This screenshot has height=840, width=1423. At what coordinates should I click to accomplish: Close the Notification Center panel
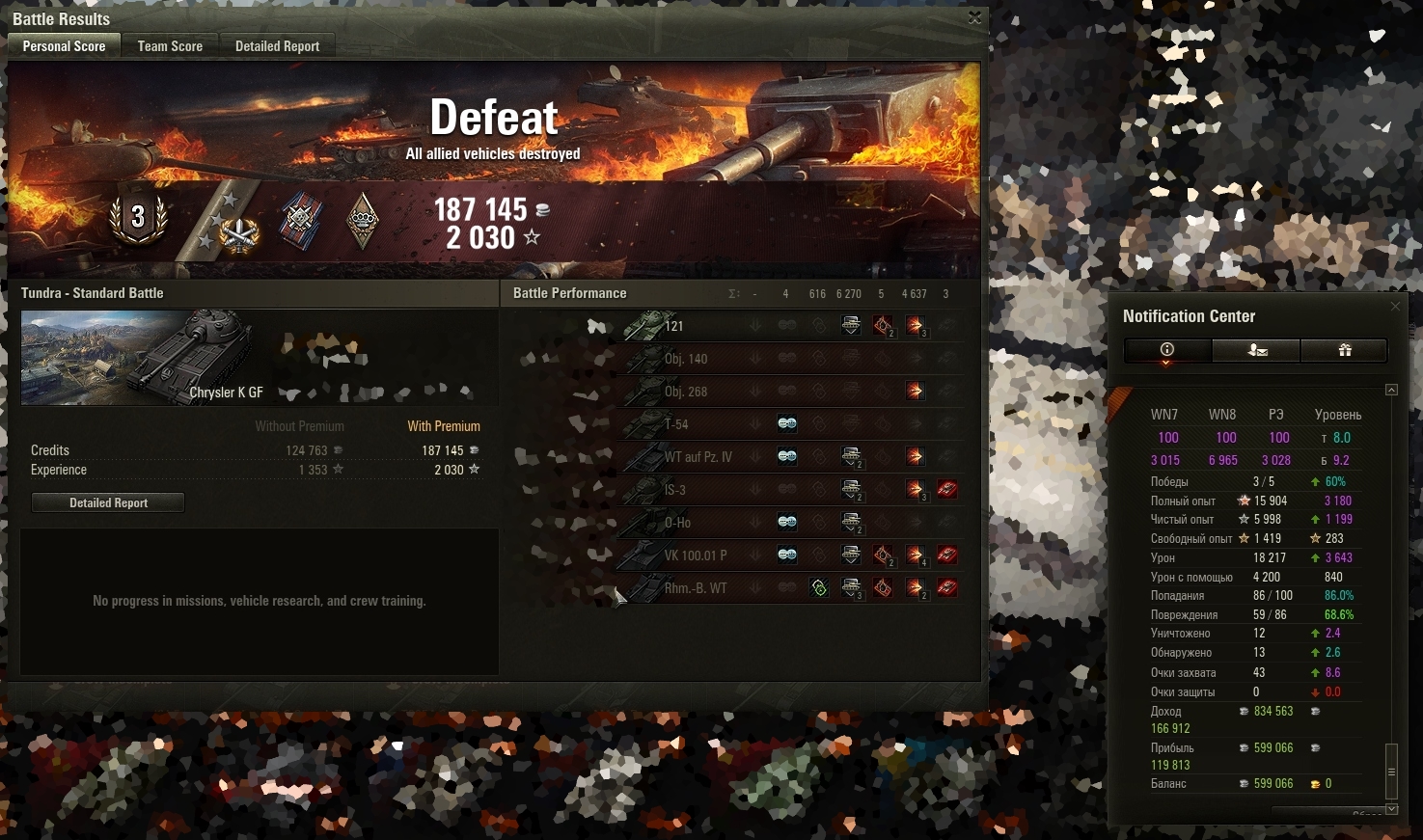click(x=1395, y=307)
